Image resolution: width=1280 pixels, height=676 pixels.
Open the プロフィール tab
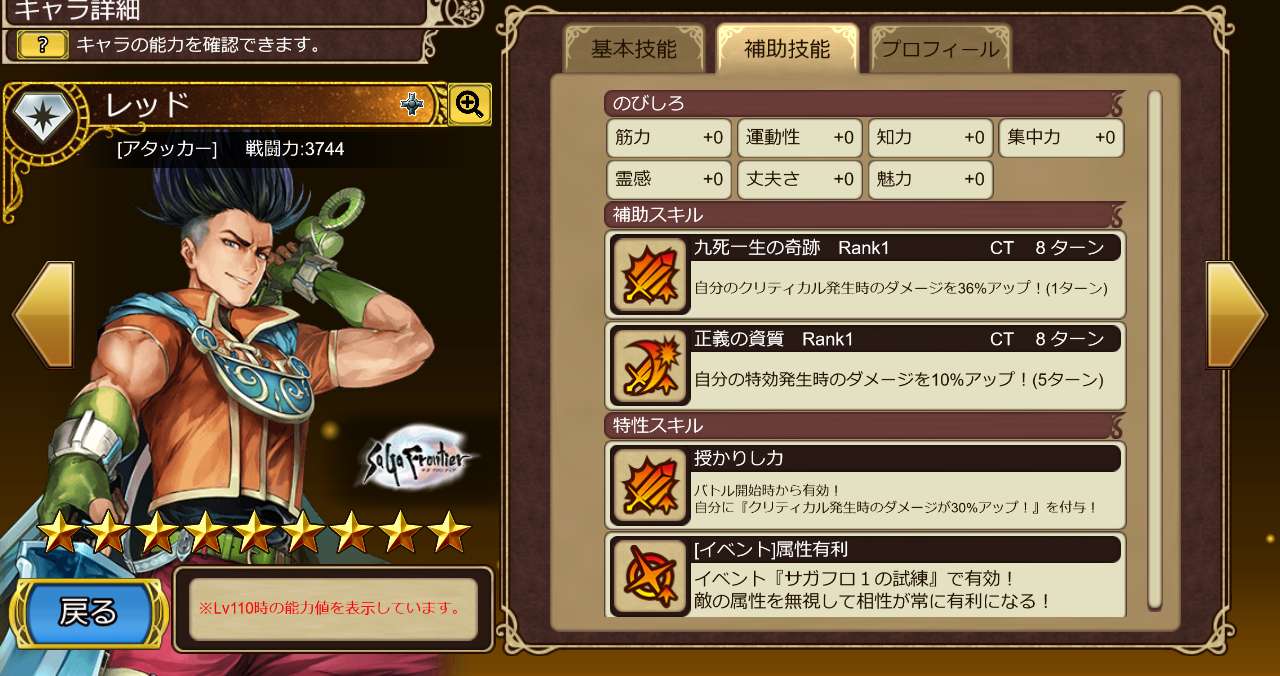[x=940, y=49]
